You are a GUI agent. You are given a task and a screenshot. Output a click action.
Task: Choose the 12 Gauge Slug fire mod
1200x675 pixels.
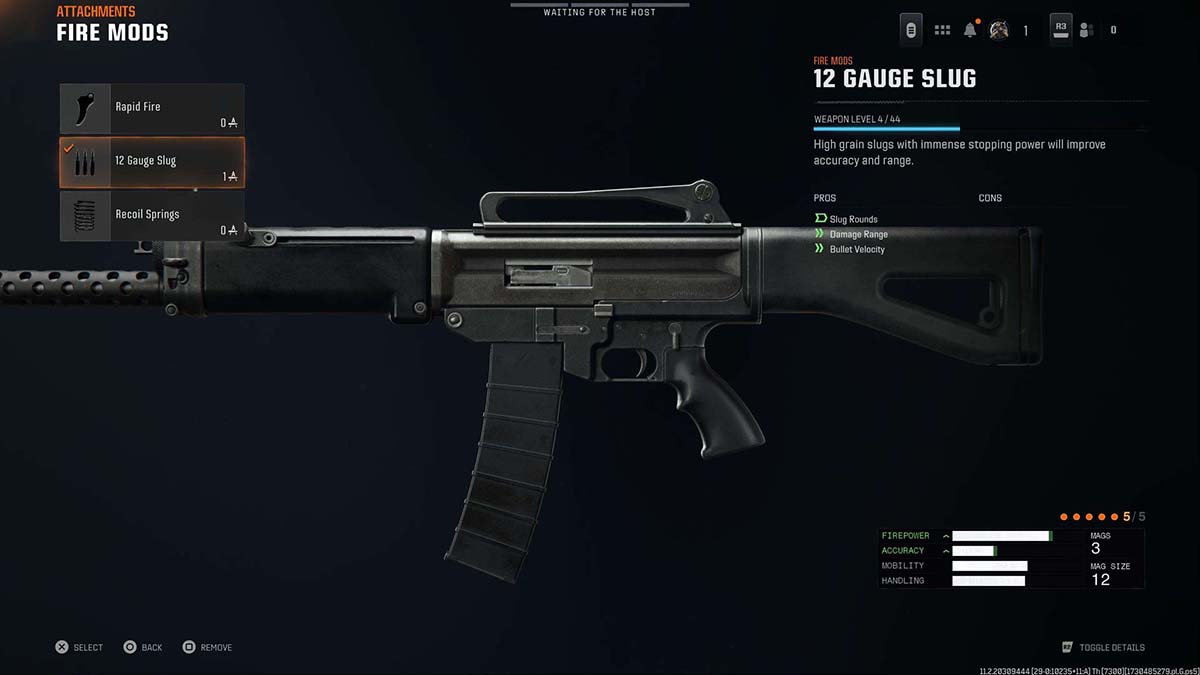pyautogui.click(x=152, y=162)
